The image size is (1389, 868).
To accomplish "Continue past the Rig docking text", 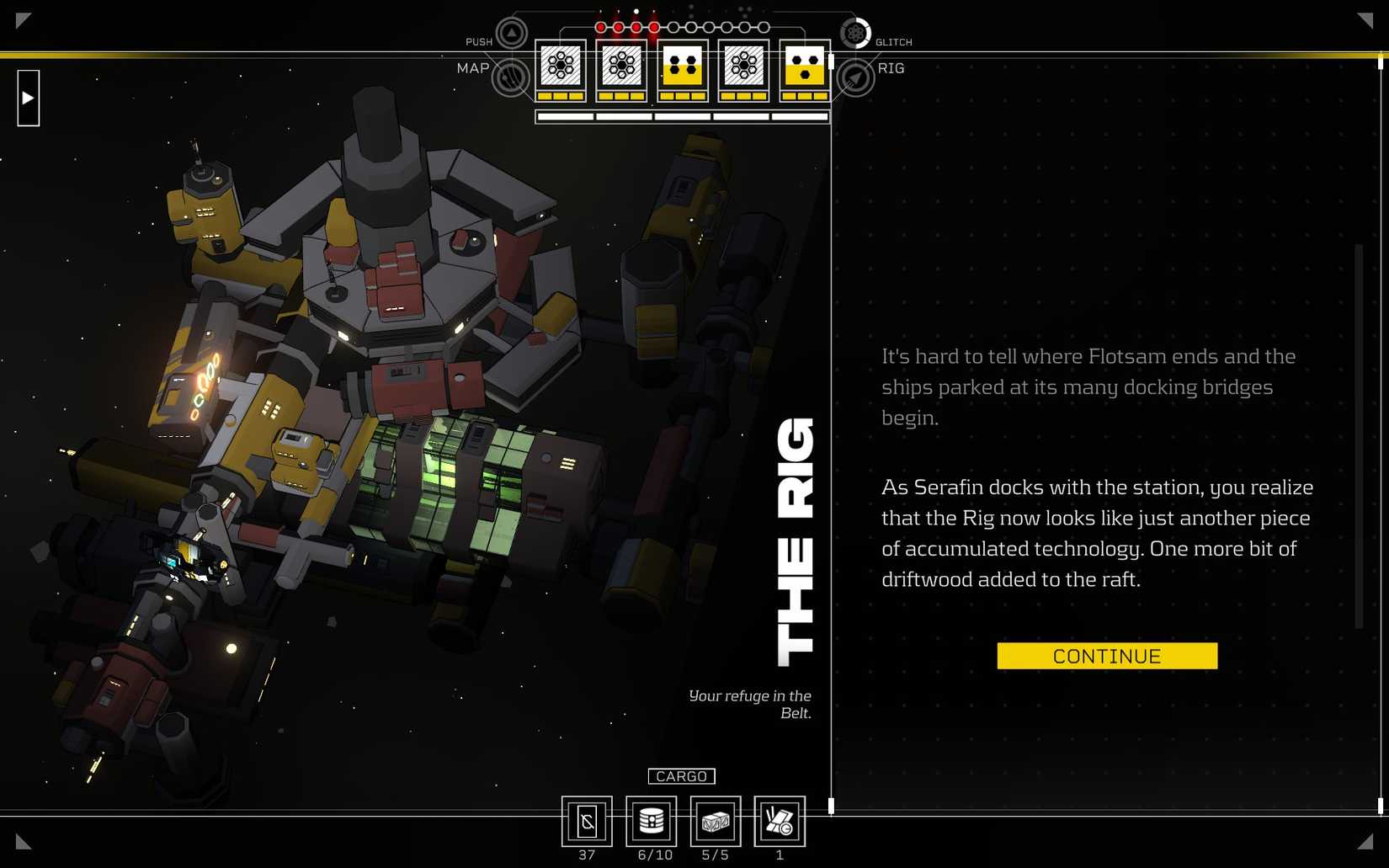I will (x=1106, y=656).
